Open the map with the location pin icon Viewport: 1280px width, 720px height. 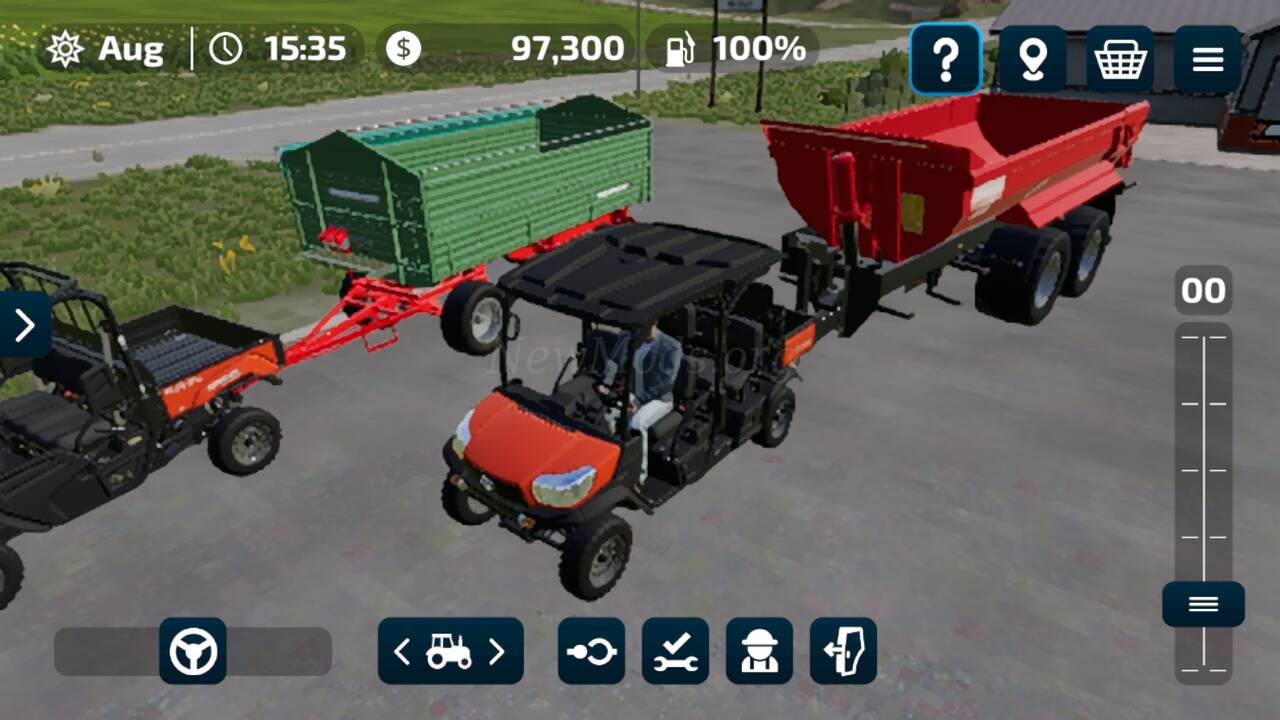point(1031,59)
